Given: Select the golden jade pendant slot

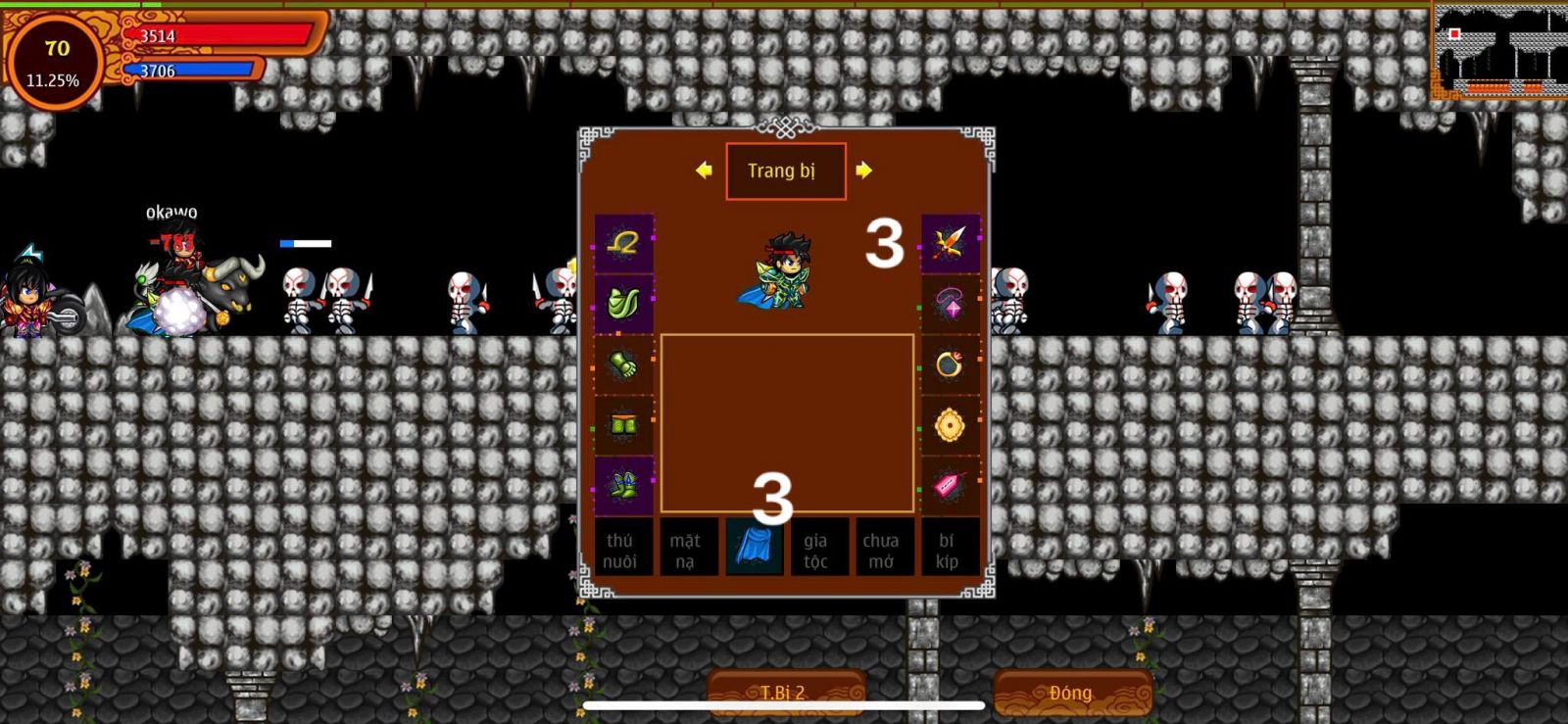Looking at the screenshot, I should click(x=950, y=425).
